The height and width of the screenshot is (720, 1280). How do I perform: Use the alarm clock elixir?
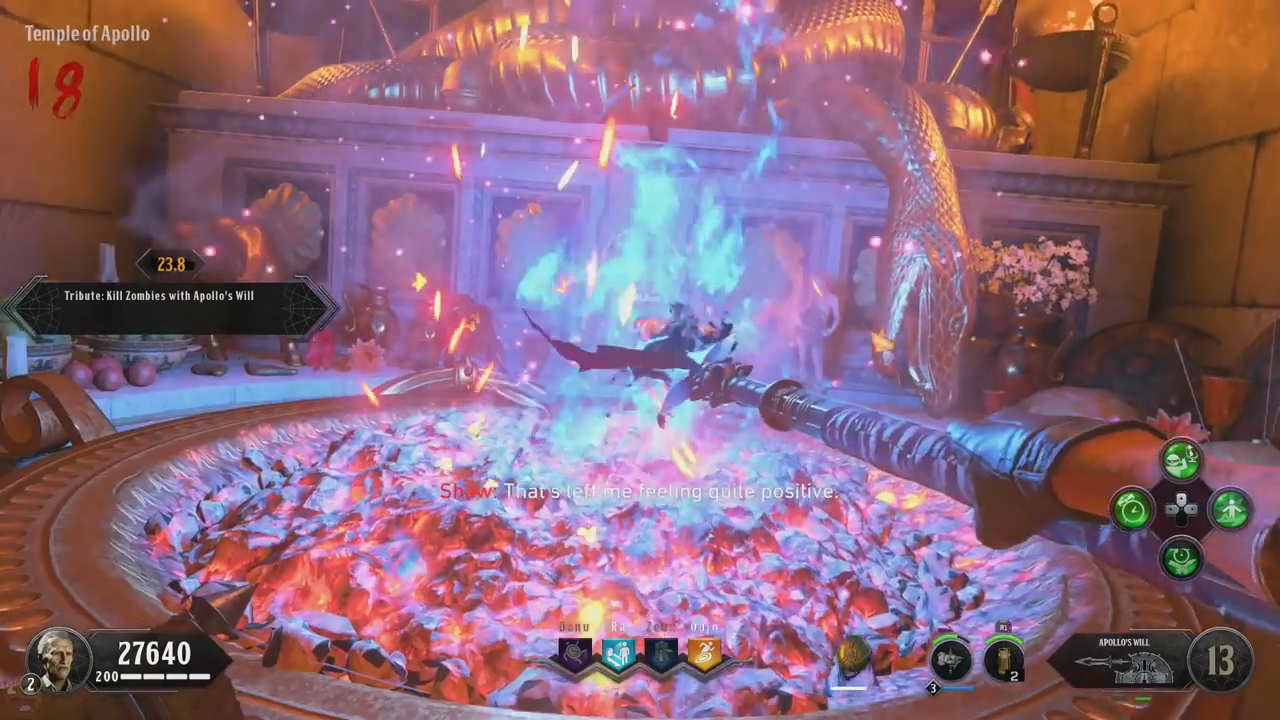coord(1133,508)
